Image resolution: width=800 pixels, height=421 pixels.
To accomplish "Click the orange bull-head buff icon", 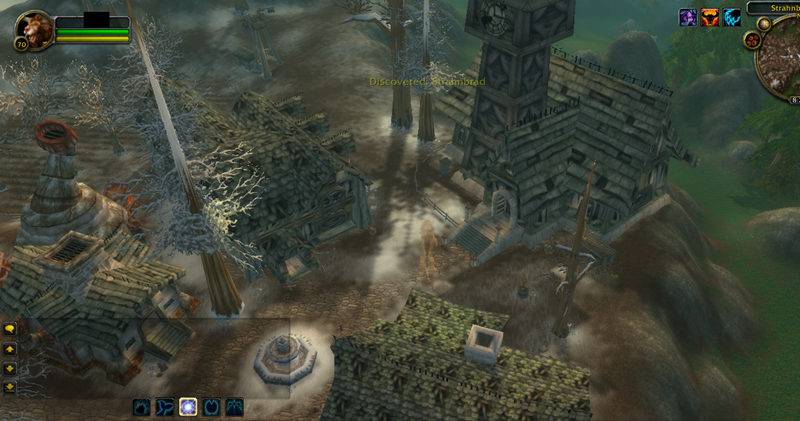I will pos(711,17).
